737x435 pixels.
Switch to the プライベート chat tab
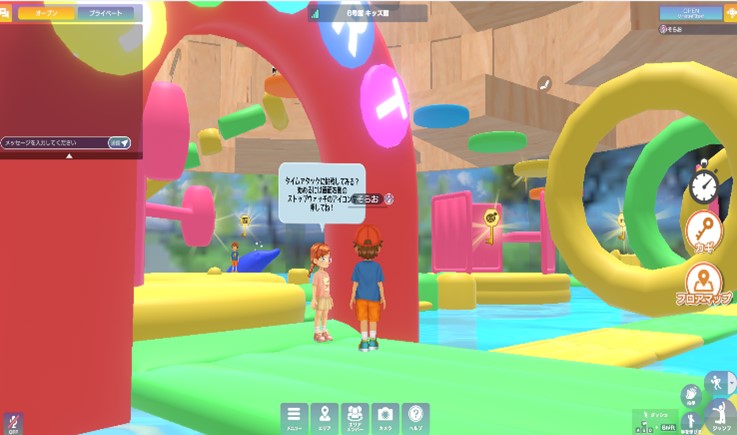tap(105, 15)
